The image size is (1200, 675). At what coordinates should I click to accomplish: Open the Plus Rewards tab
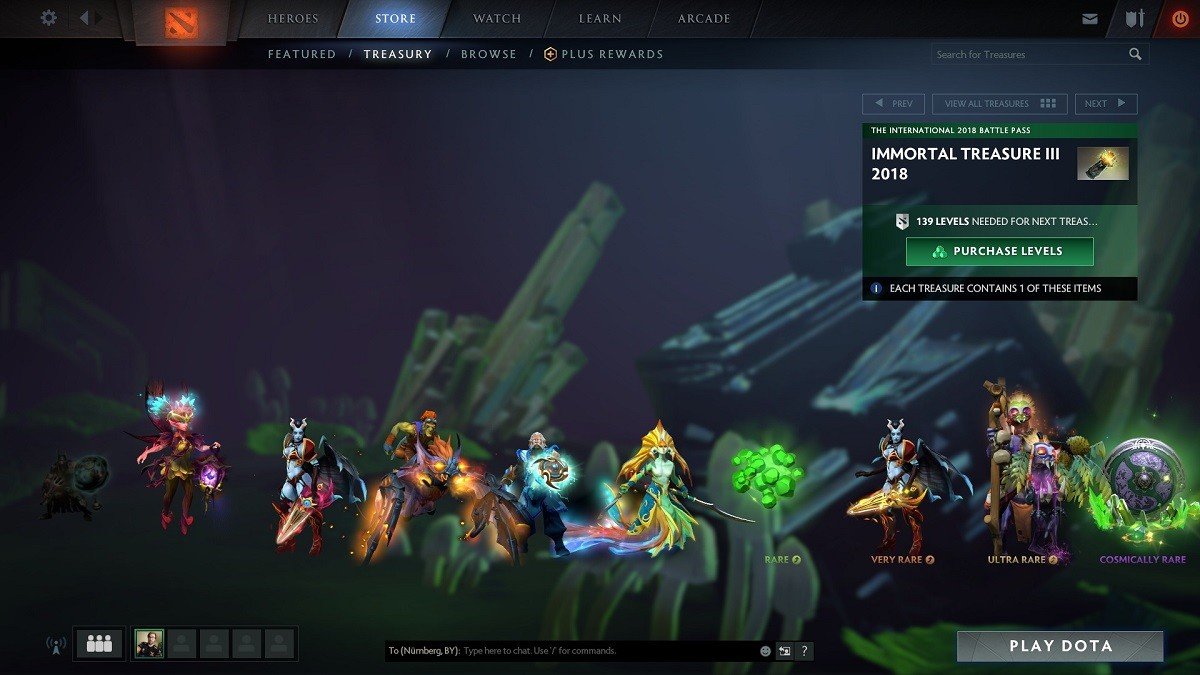[x=604, y=54]
